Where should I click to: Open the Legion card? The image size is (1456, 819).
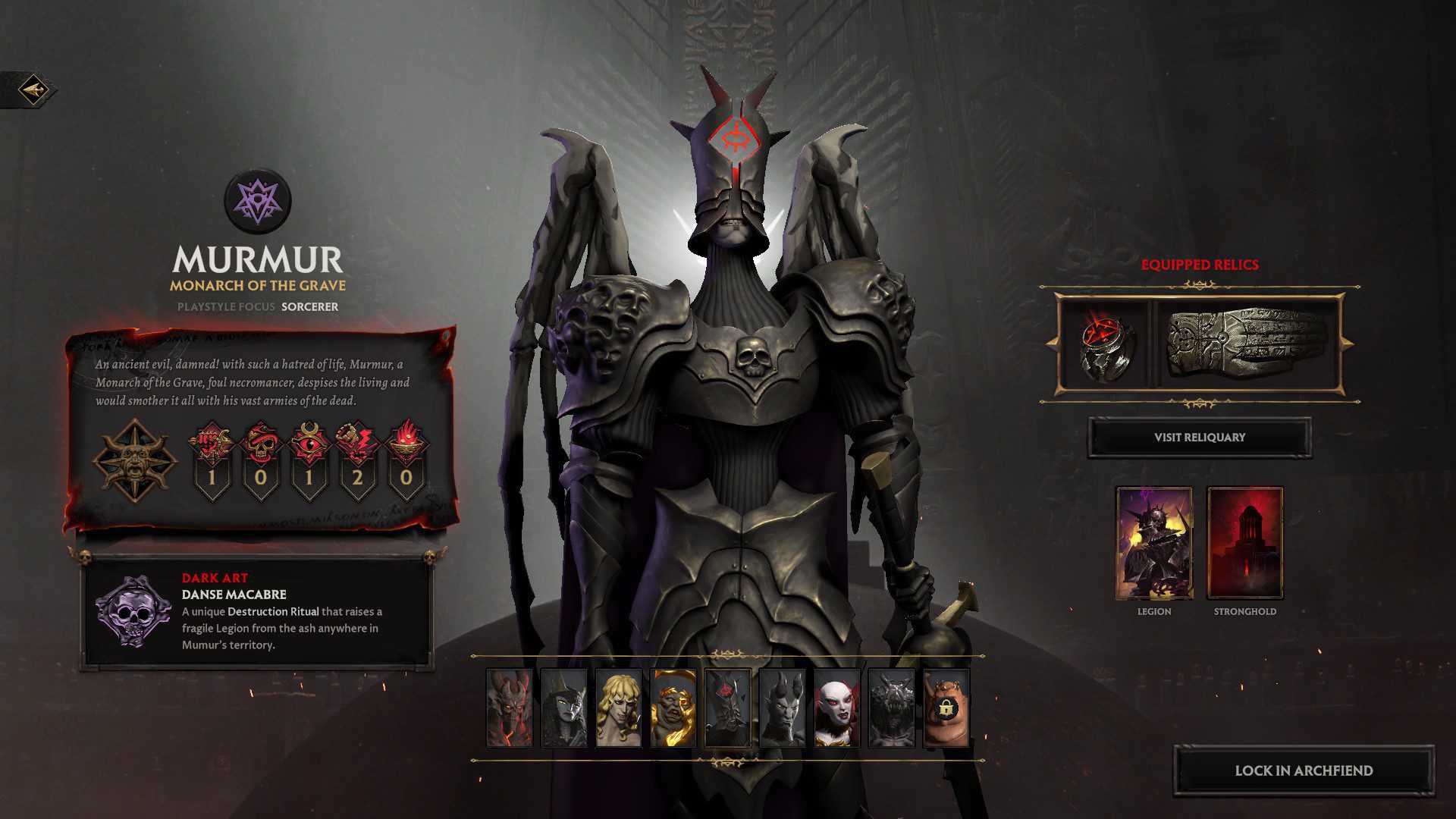pos(1154,543)
